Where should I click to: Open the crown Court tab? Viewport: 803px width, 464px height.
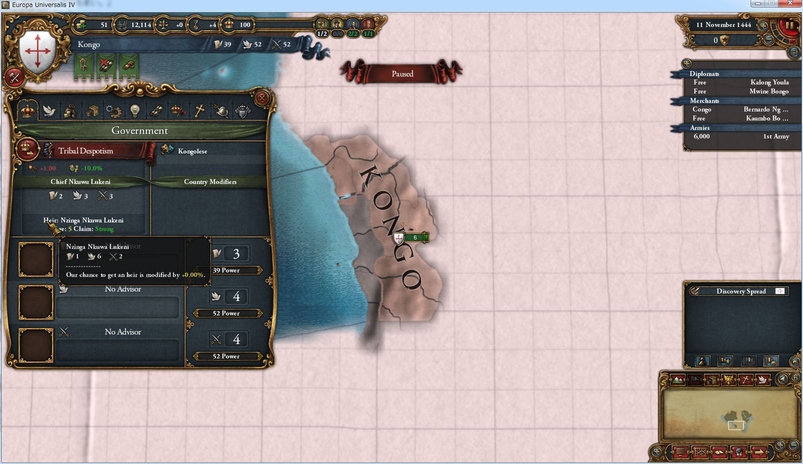(x=177, y=111)
